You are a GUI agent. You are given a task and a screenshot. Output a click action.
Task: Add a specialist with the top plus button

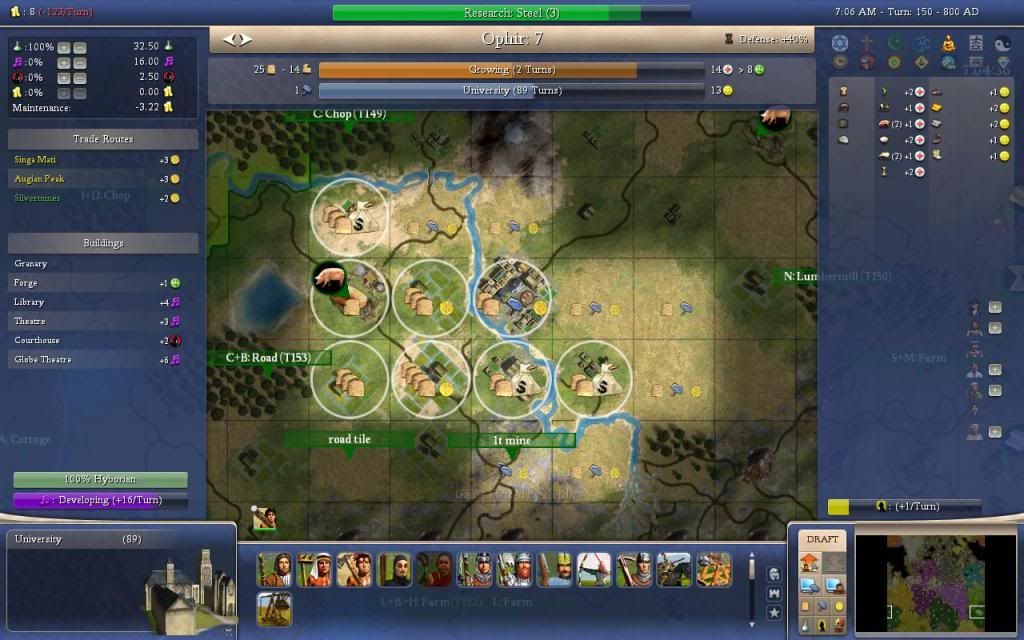click(995, 308)
